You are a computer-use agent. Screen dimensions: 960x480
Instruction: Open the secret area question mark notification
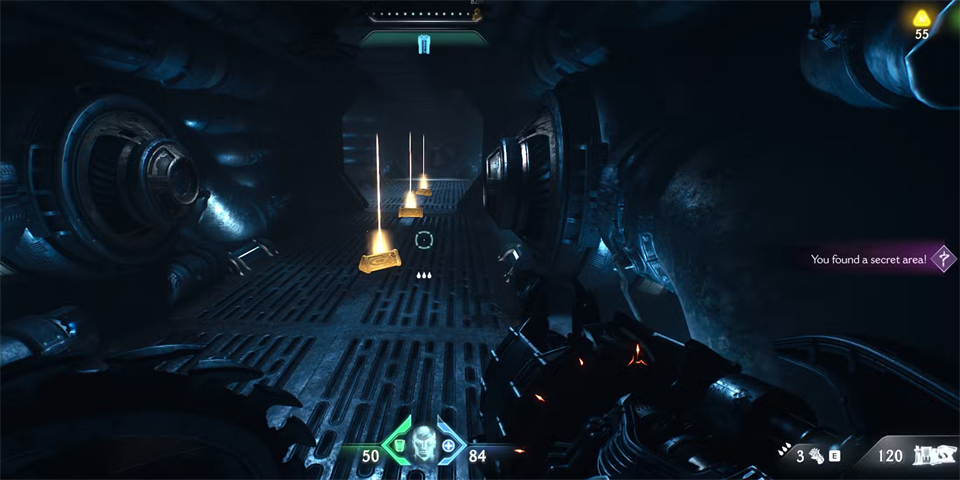942,259
